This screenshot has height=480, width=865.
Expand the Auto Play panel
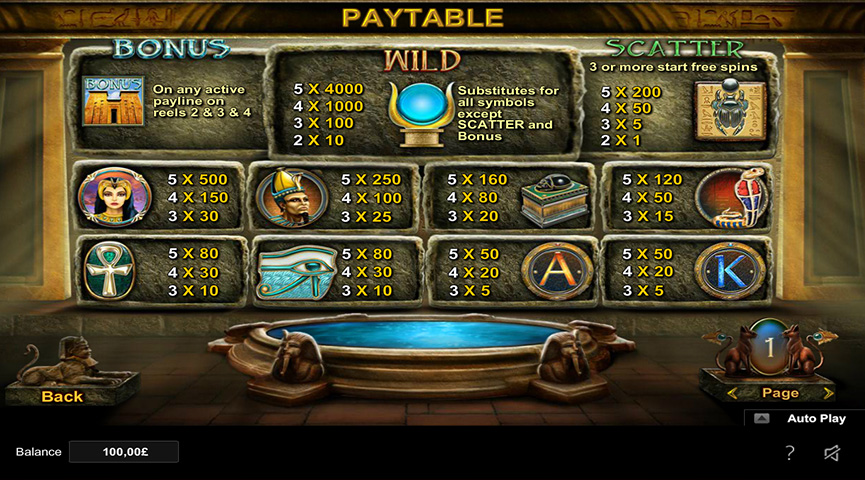[763, 419]
